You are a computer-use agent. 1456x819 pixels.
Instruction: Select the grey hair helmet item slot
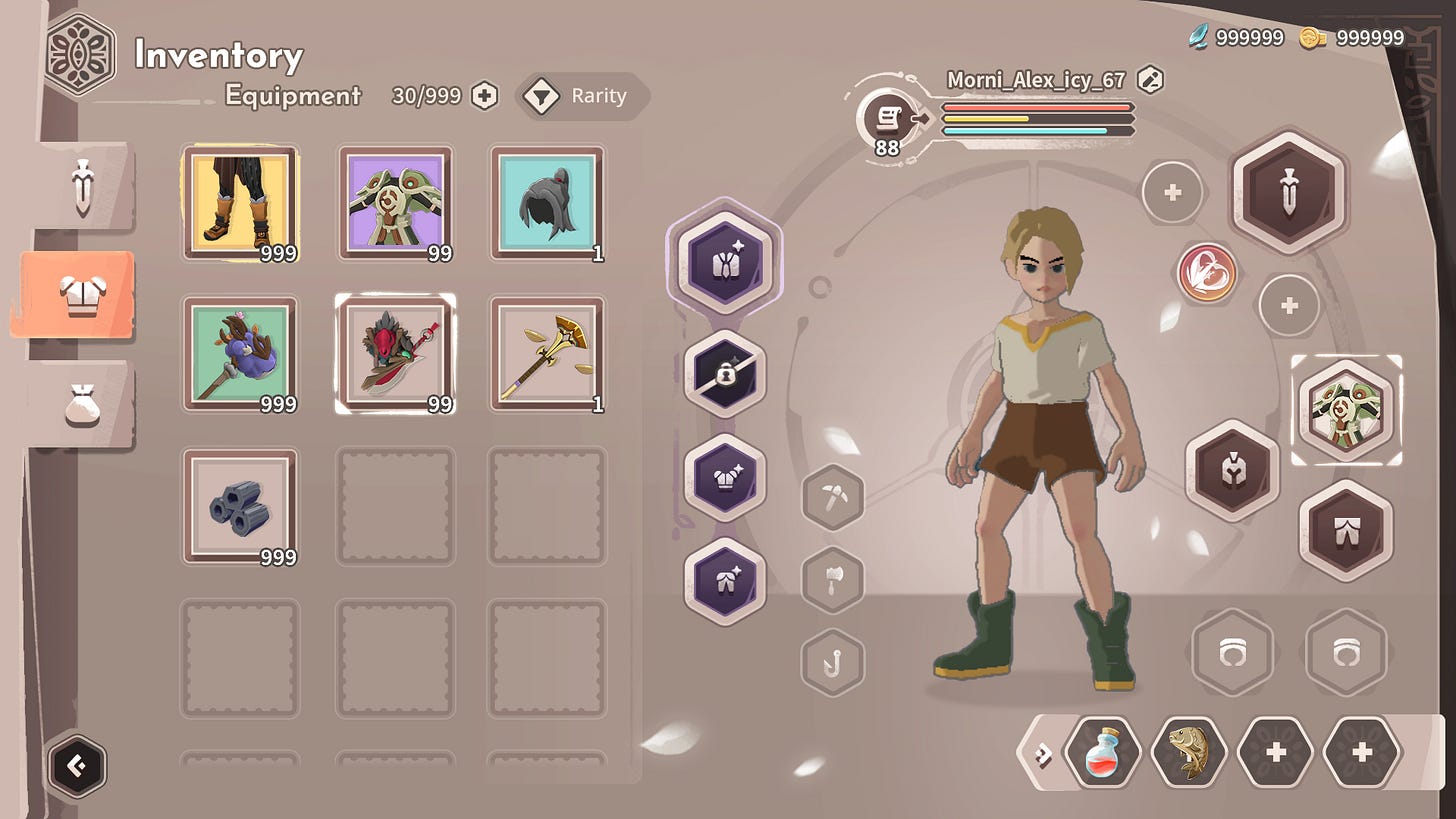pos(547,203)
